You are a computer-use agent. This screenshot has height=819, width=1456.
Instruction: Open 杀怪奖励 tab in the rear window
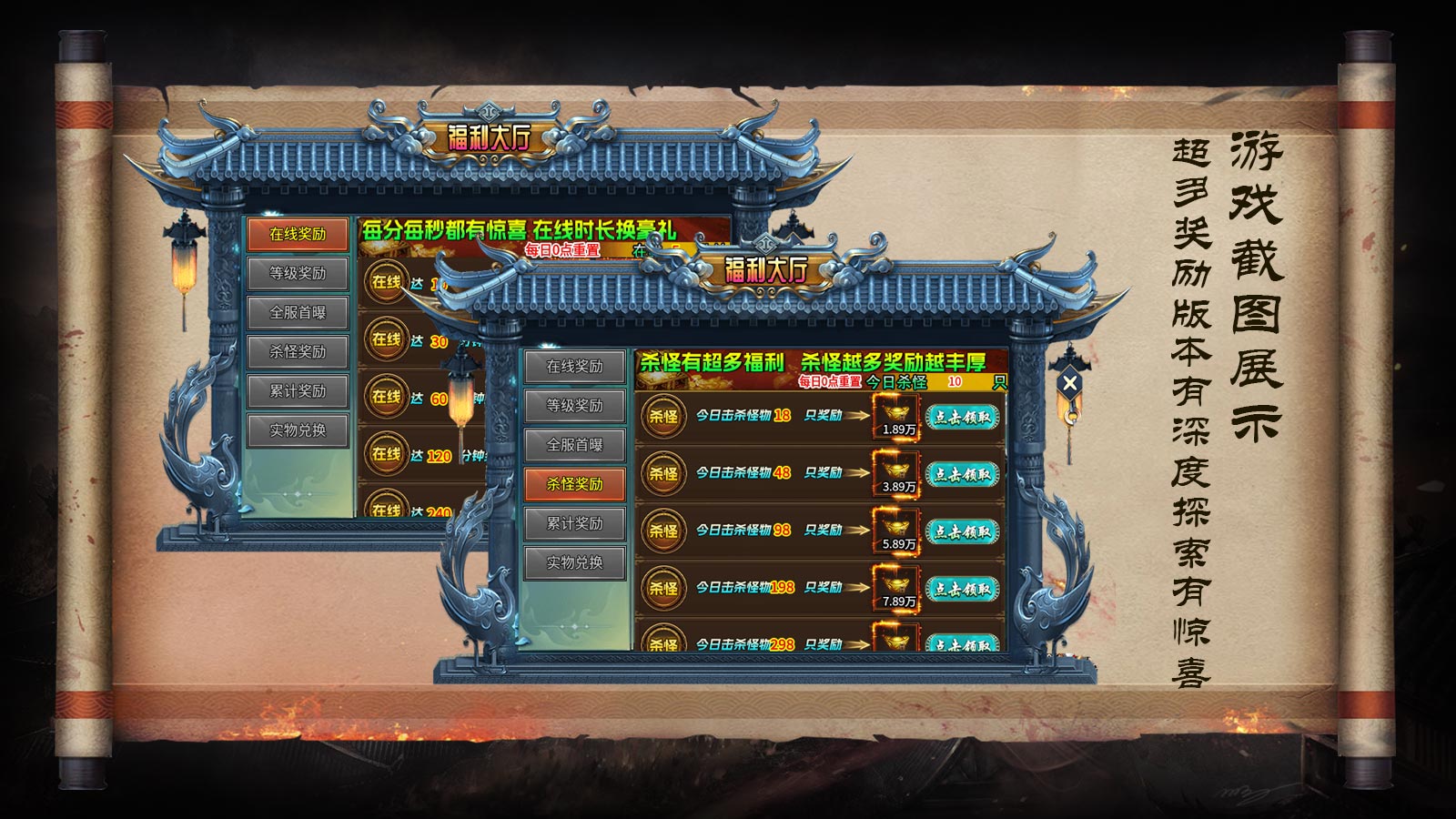tap(298, 351)
